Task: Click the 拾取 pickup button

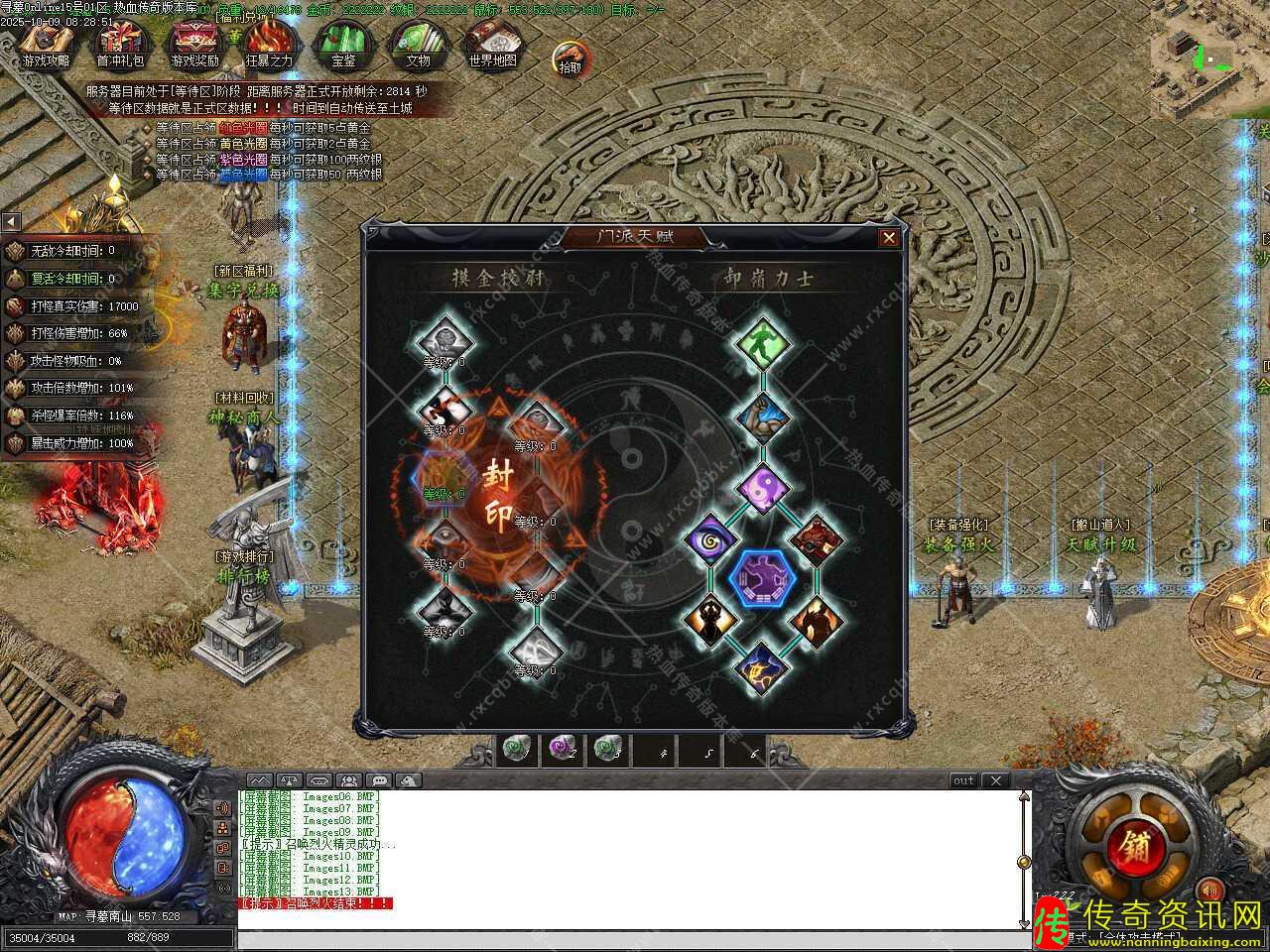Action: pos(571,58)
